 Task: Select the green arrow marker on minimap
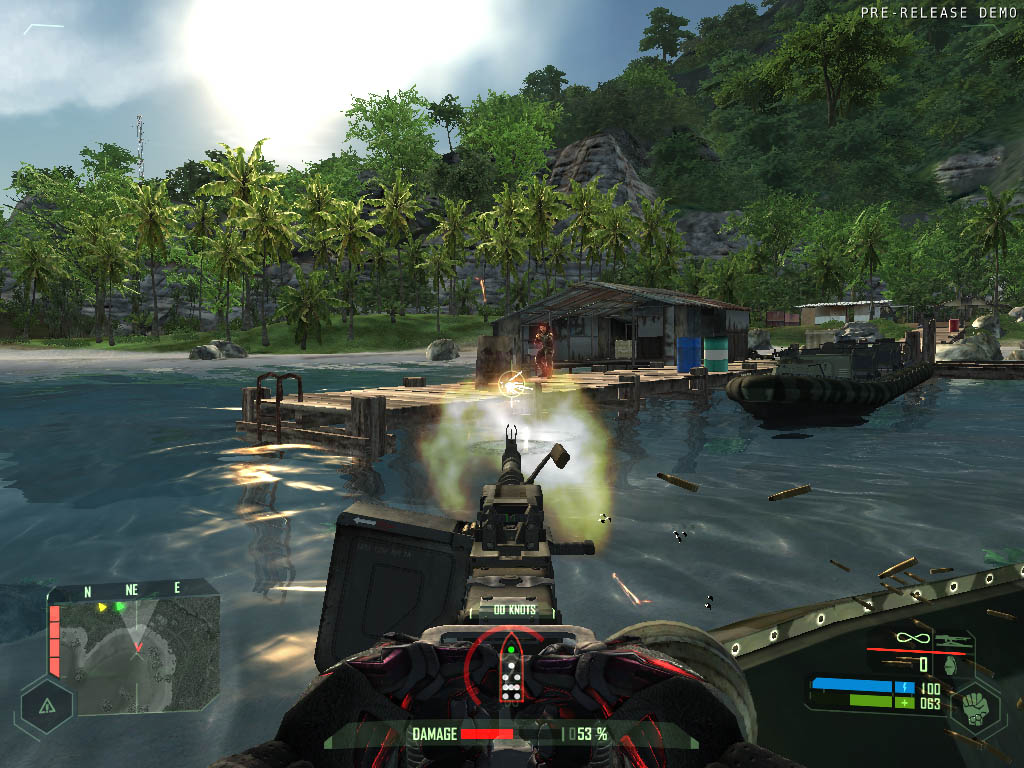(121, 606)
